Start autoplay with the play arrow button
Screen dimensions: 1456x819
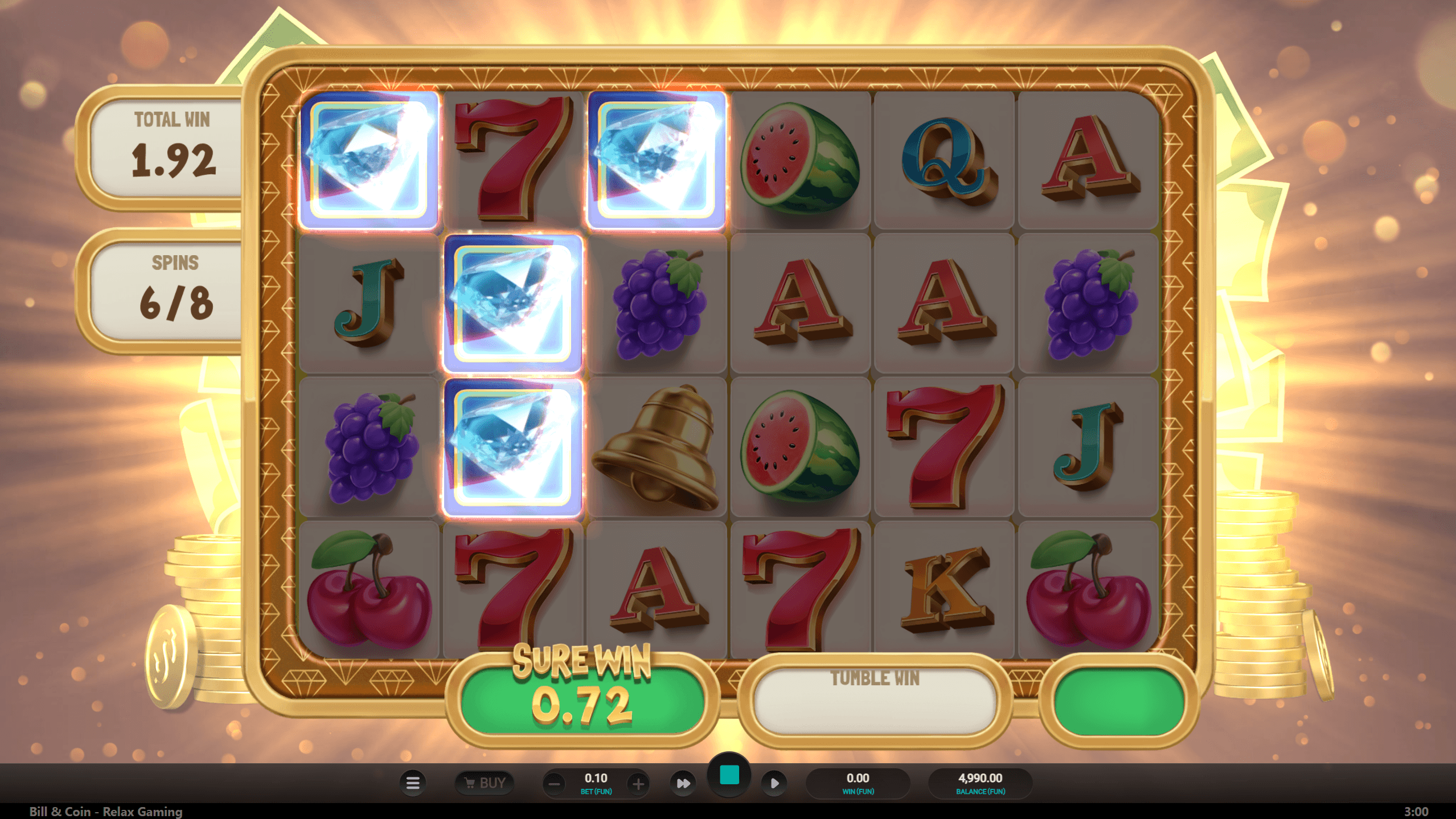coord(774,784)
